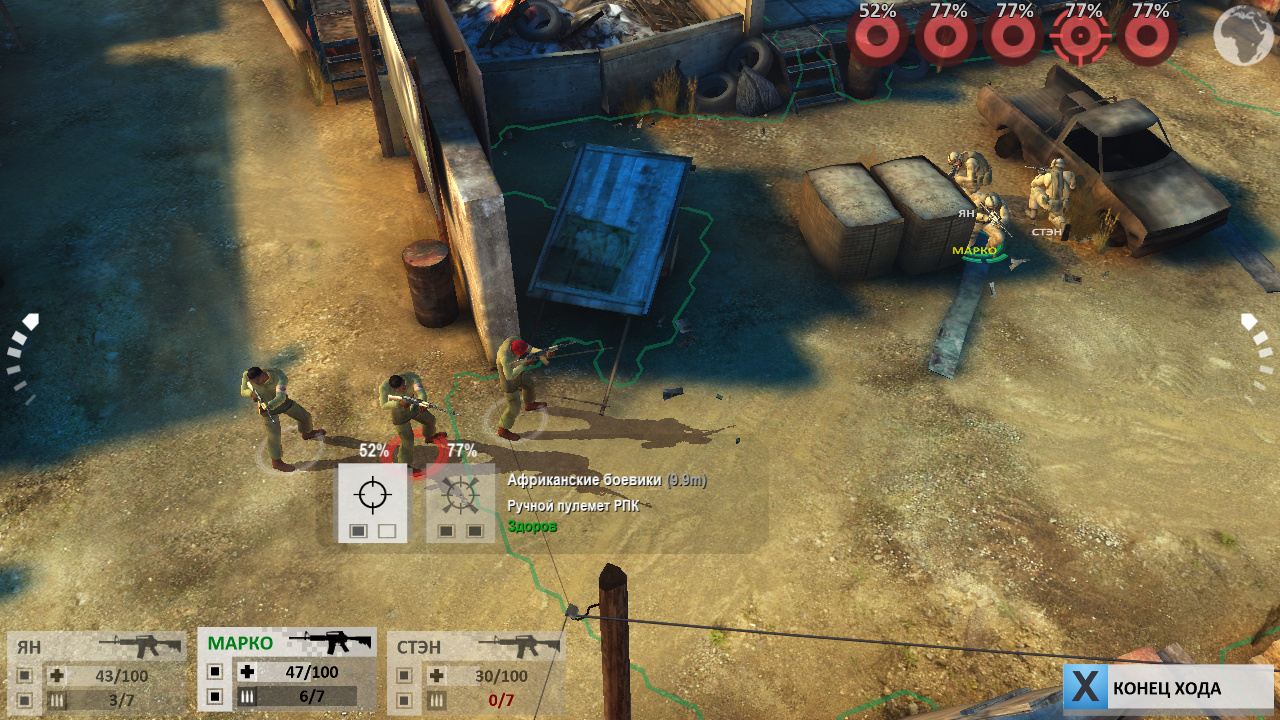Image resolution: width=1280 pixels, height=720 pixels.
Task: Choose the 52% single aimed shot crosshair
Action: click(372, 502)
